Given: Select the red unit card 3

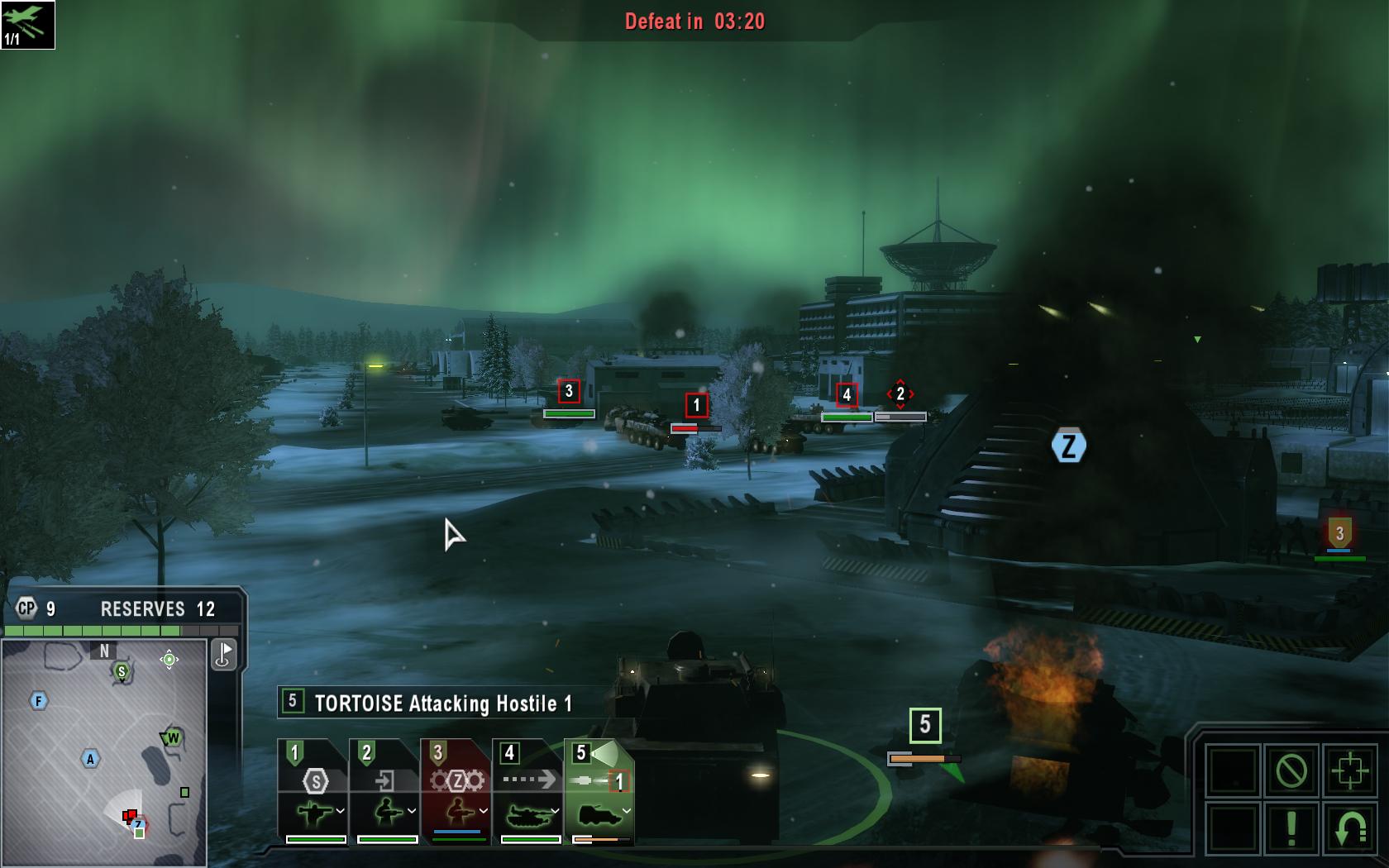Looking at the screenshot, I should [x=457, y=791].
